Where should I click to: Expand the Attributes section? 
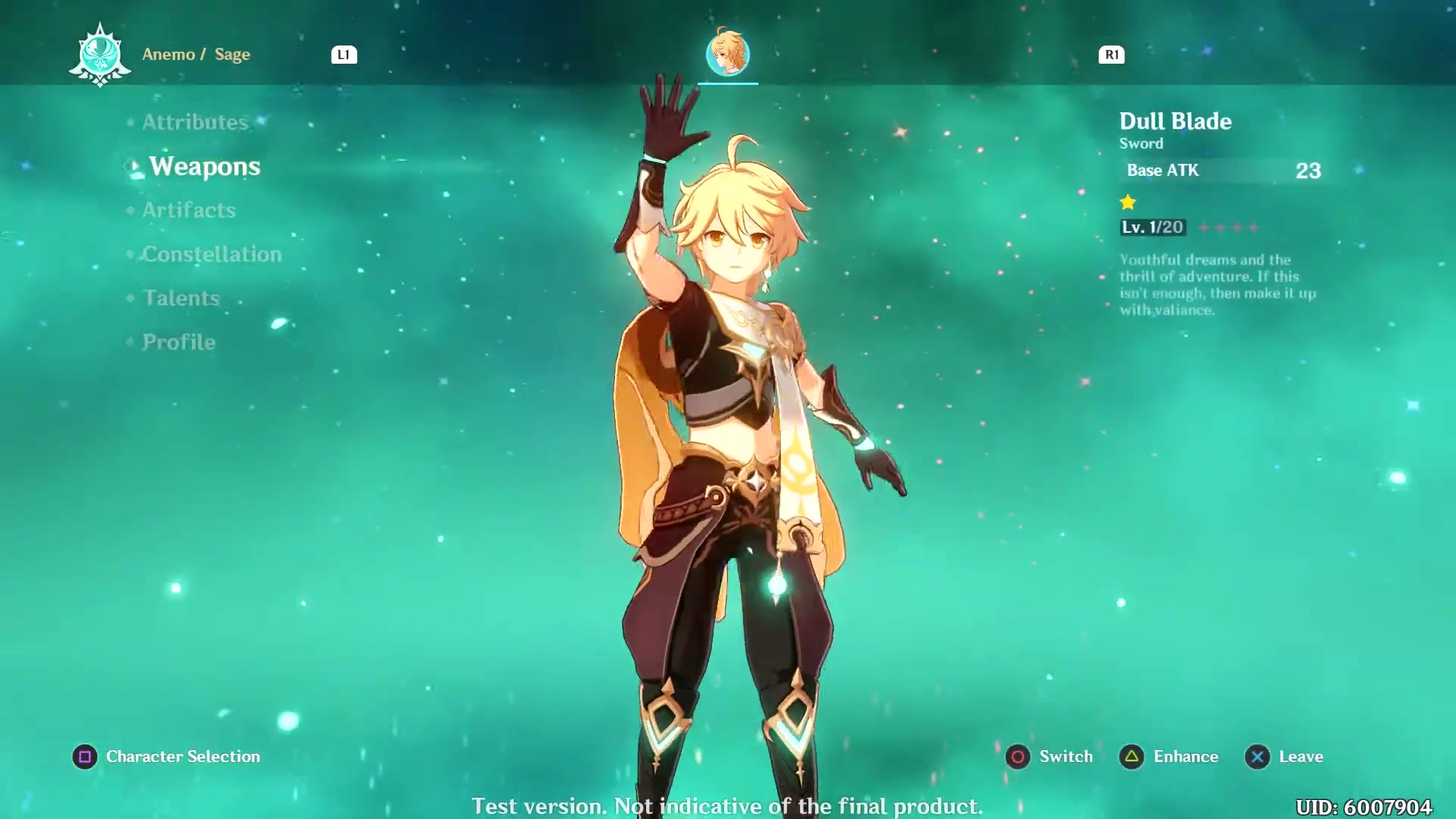(195, 121)
